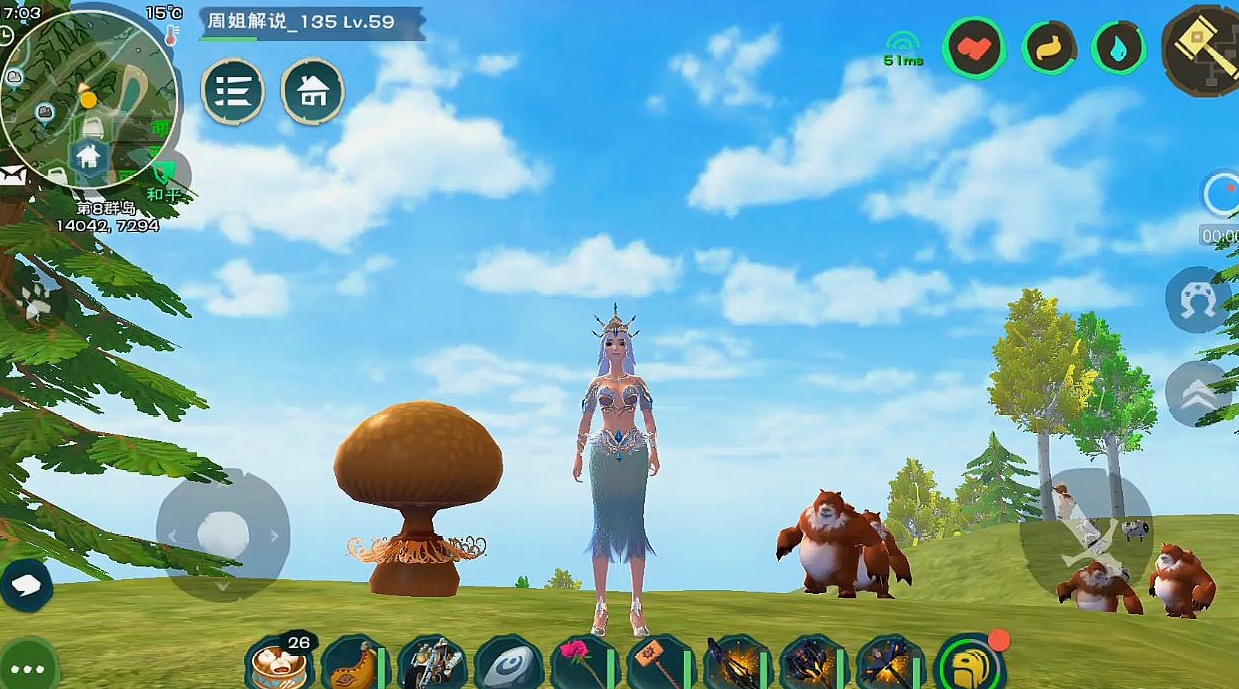Tap the round house icon button
Viewport: 1239px width, 689px height.
tap(313, 91)
